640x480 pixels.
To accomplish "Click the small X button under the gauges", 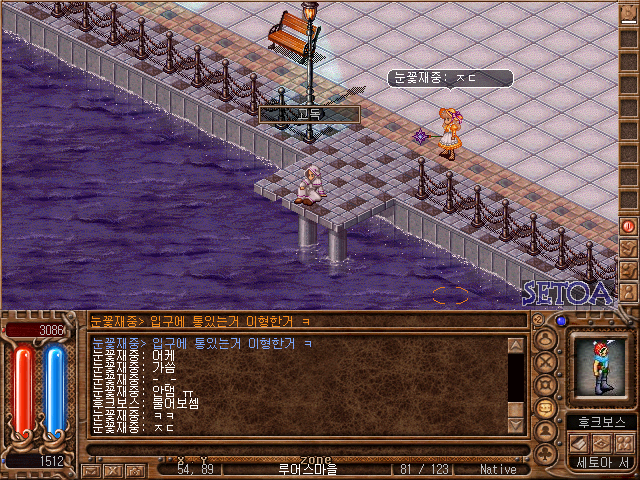I will (113, 469).
